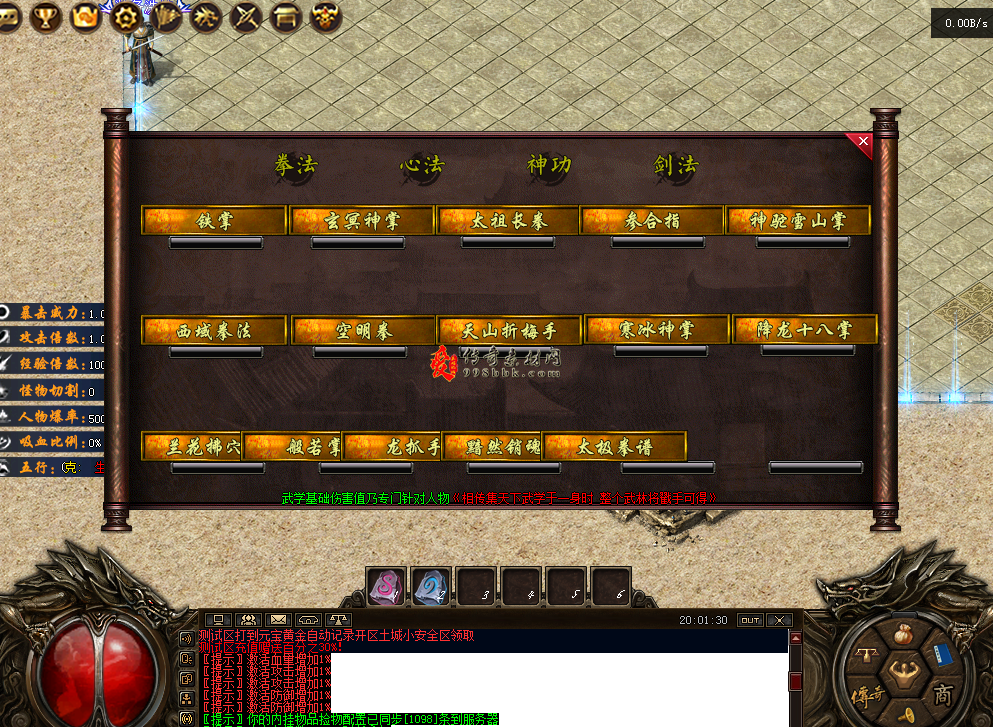The image size is (993, 727).
Task: Open the gear settings icon
Action: pyautogui.click(x=125, y=16)
